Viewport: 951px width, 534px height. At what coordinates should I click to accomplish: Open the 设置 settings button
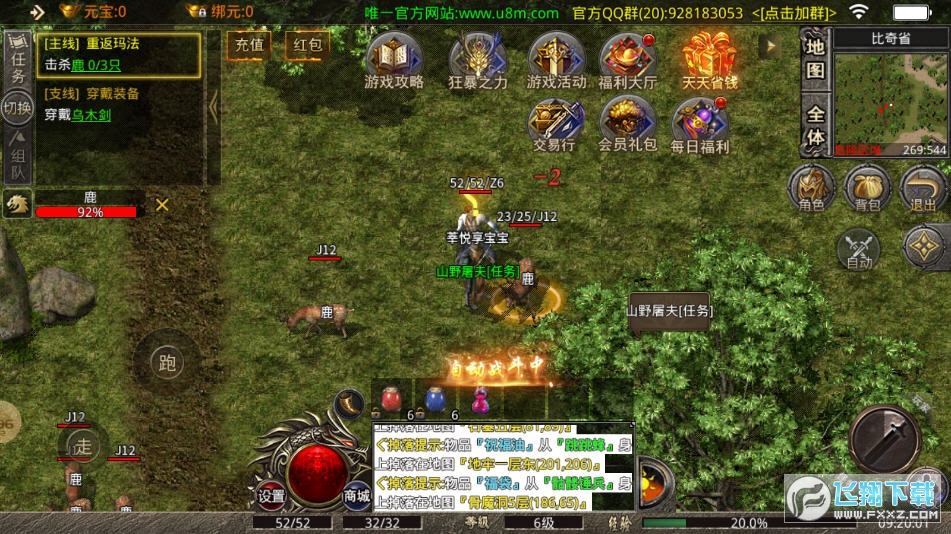[x=271, y=494]
